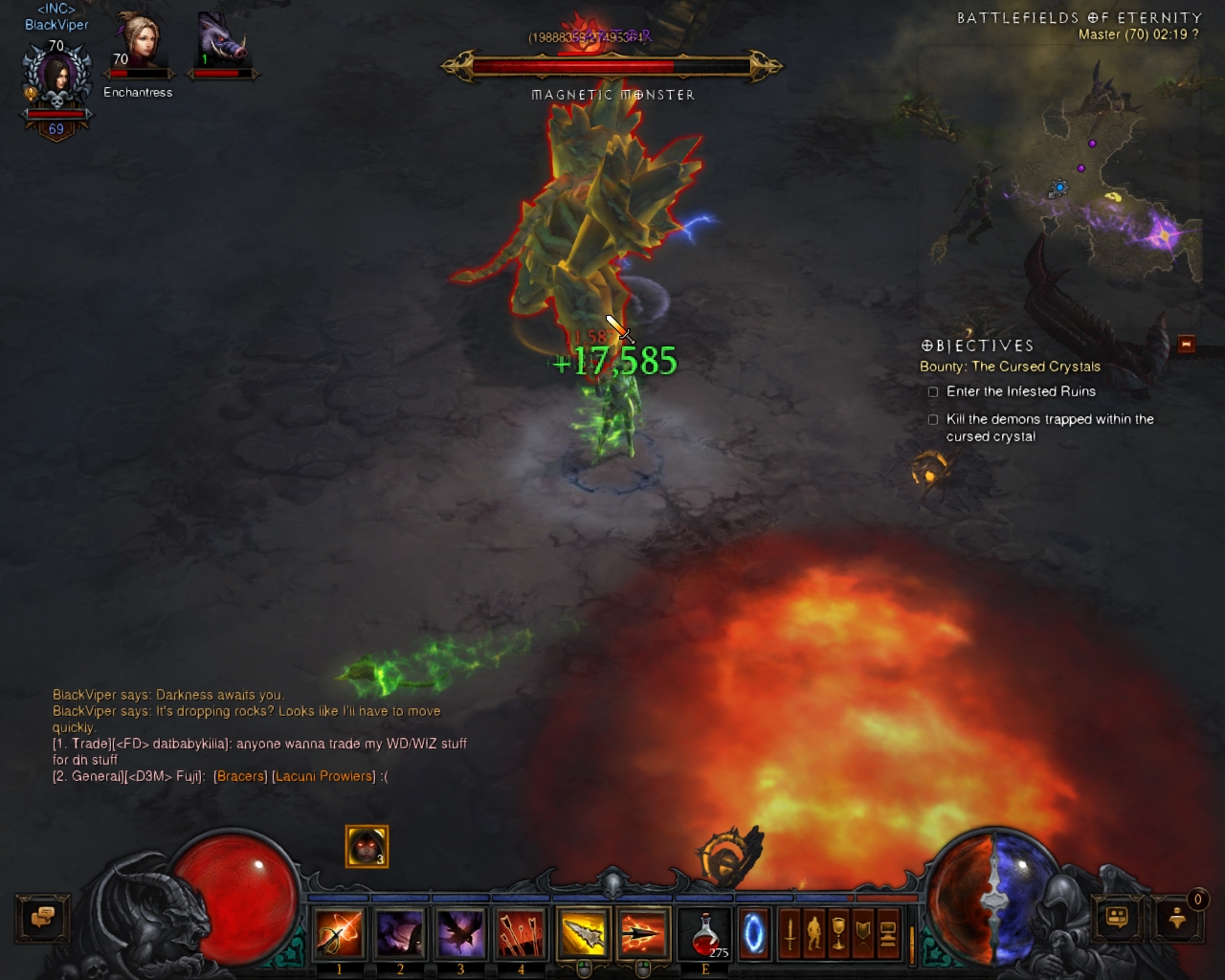Drink the health potion
The height and width of the screenshot is (980, 1225).
[x=705, y=933]
